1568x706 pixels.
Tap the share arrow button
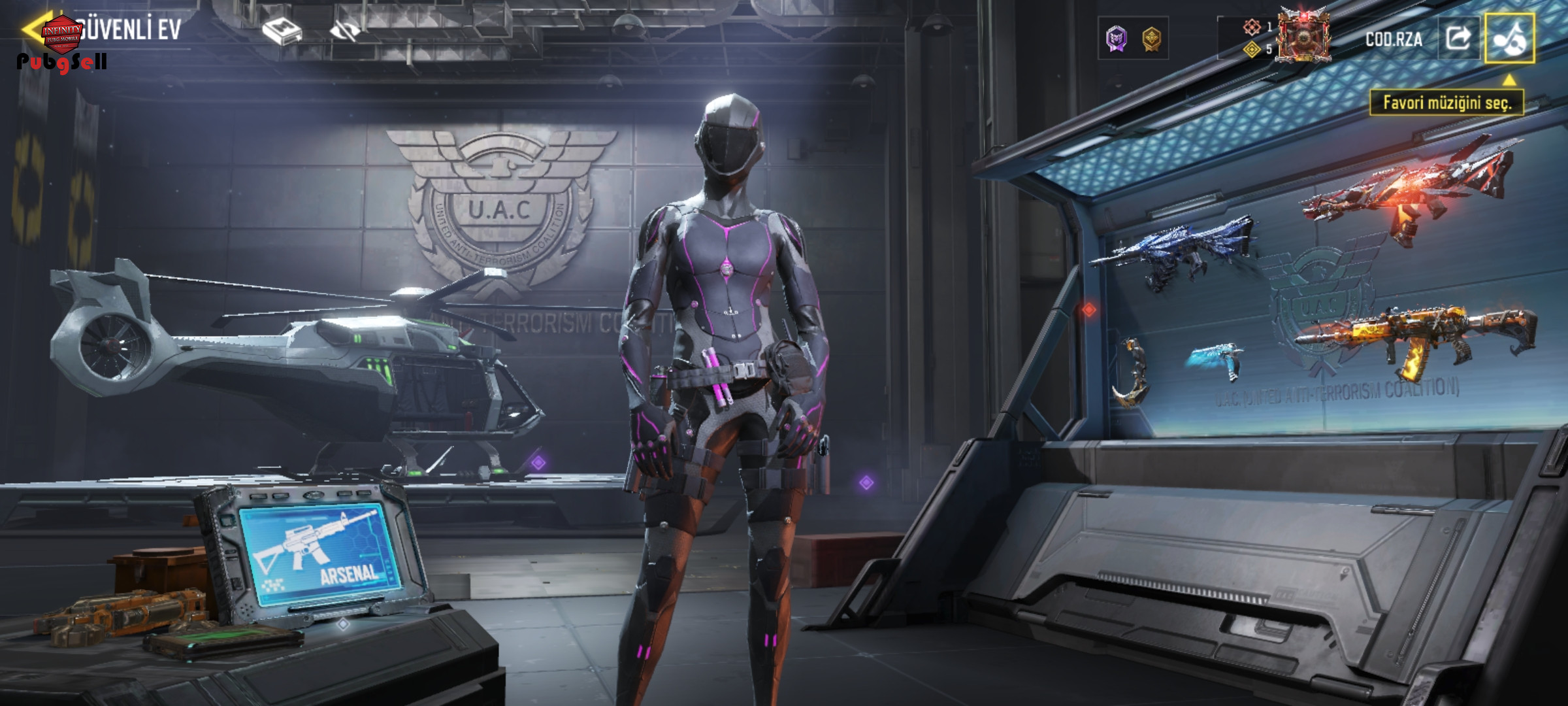click(x=1458, y=38)
